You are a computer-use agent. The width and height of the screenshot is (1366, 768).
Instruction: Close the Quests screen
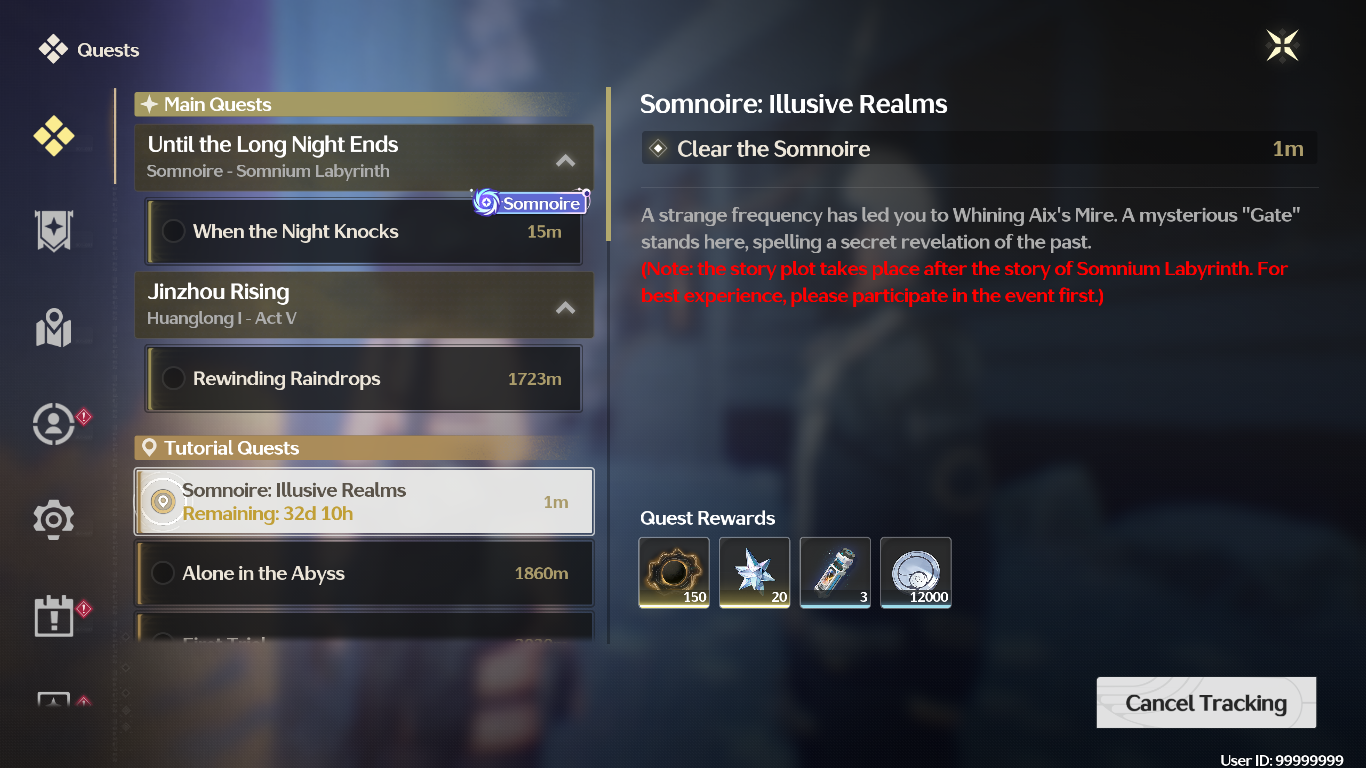click(x=1282, y=45)
